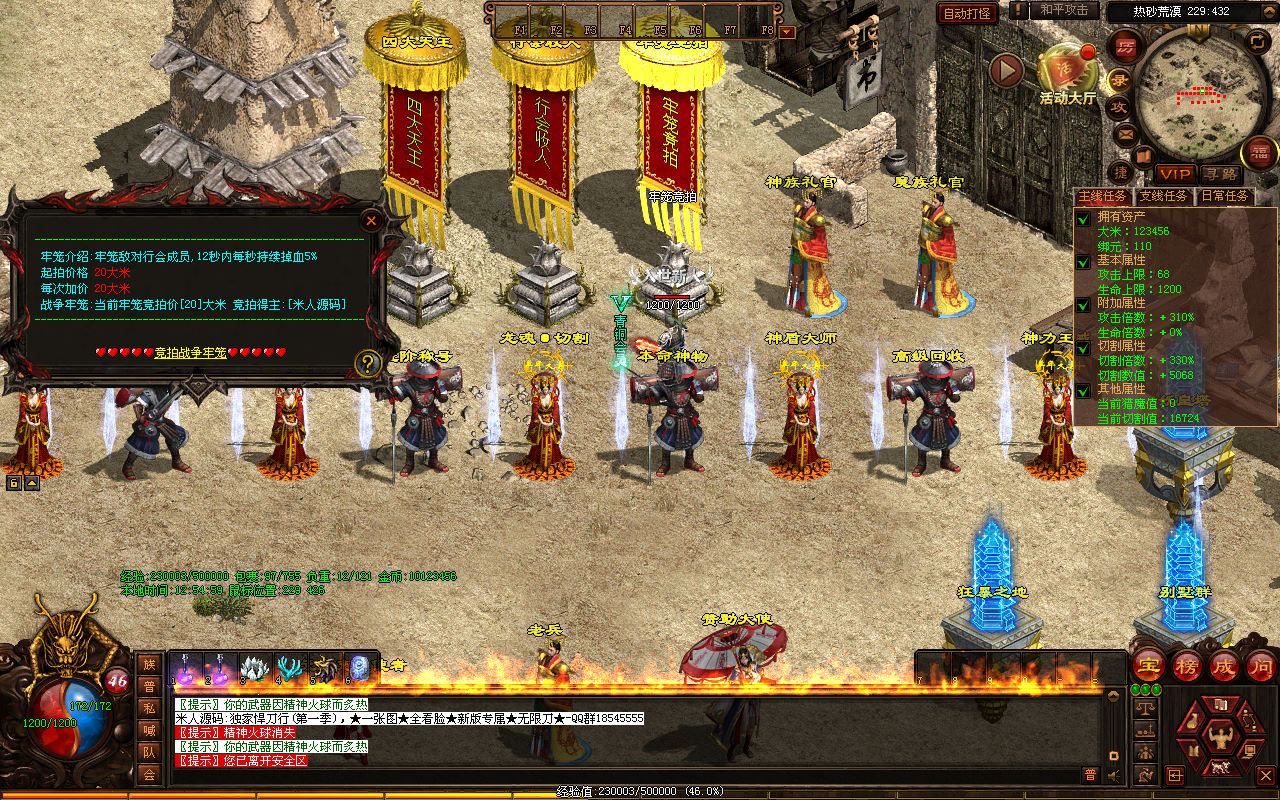Screen dimensions: 1280x800
Task: Use the white lotus item in slot 3
Action: (254, 668)
